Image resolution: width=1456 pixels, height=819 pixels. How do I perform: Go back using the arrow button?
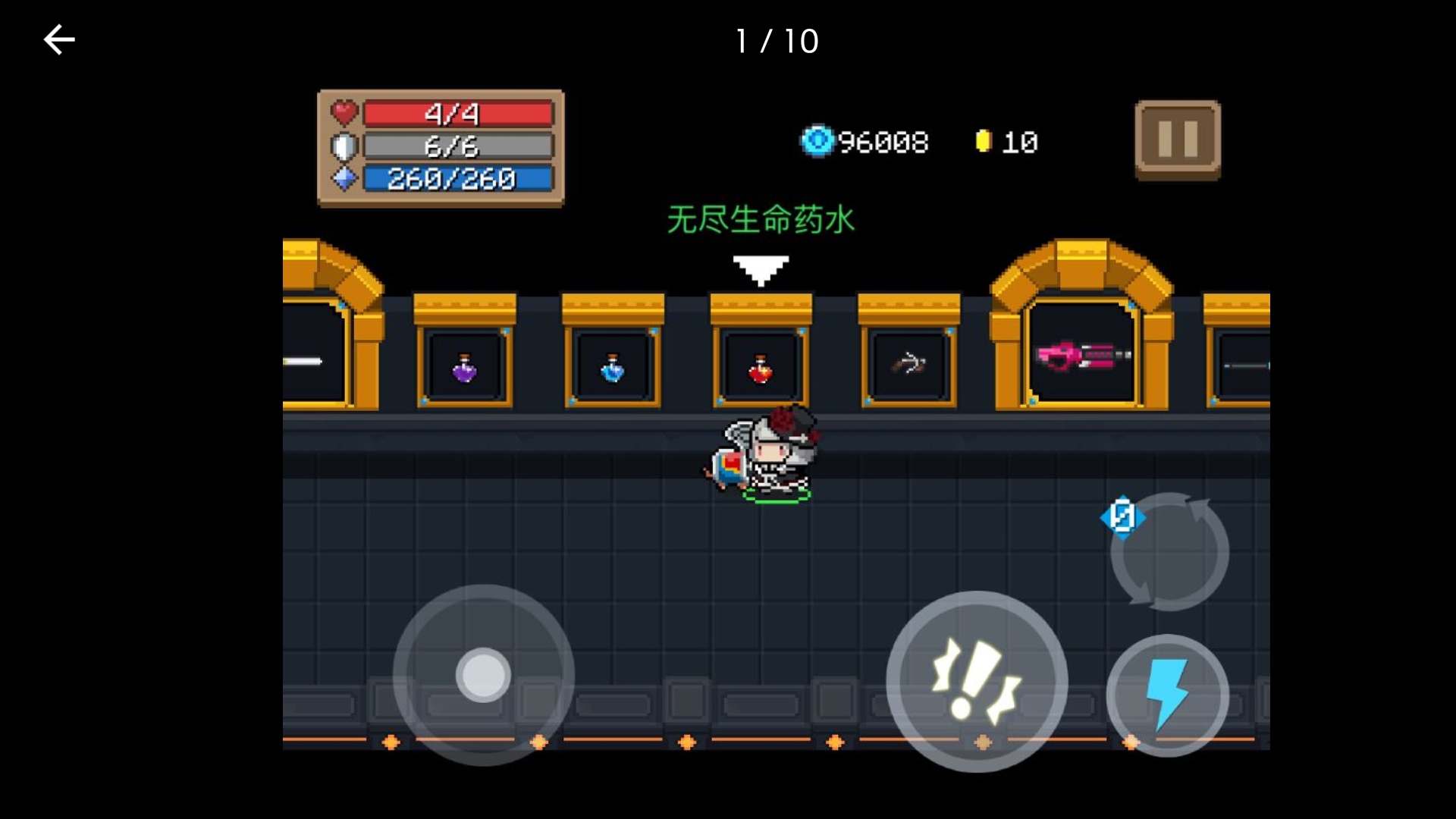[x=59, y=40]
